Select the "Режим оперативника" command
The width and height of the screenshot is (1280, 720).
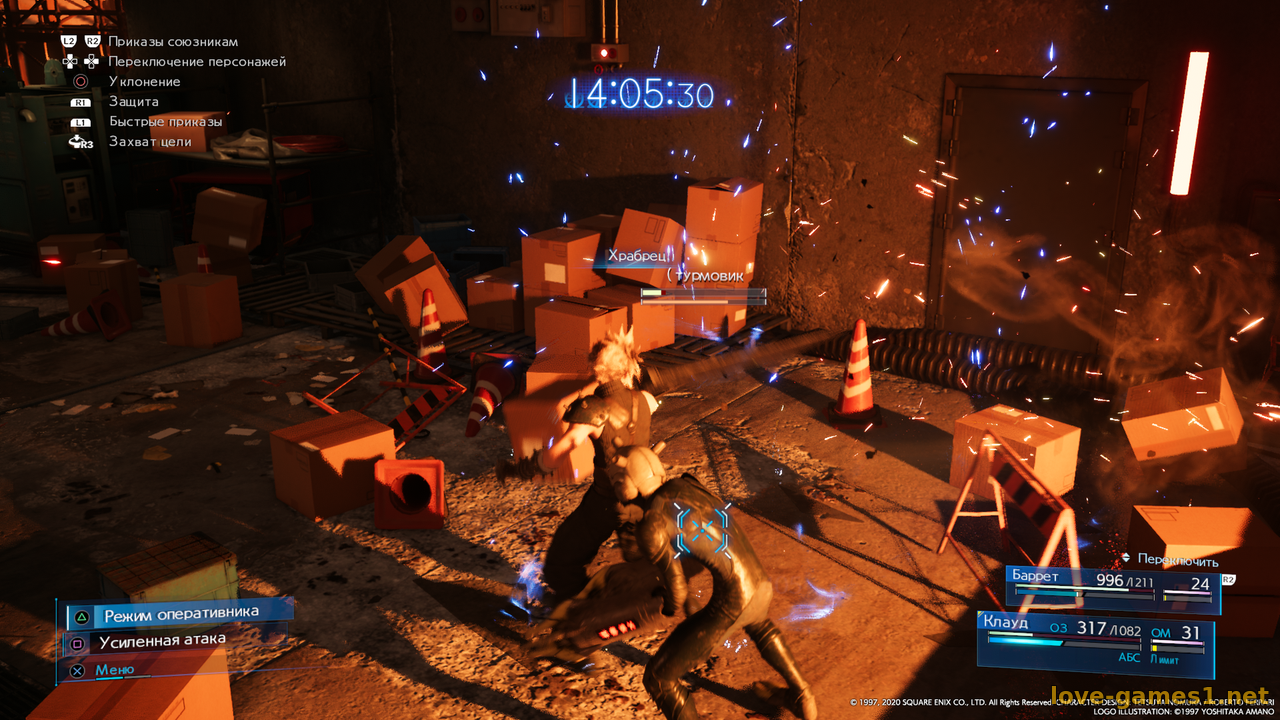[x=180, y=613]
